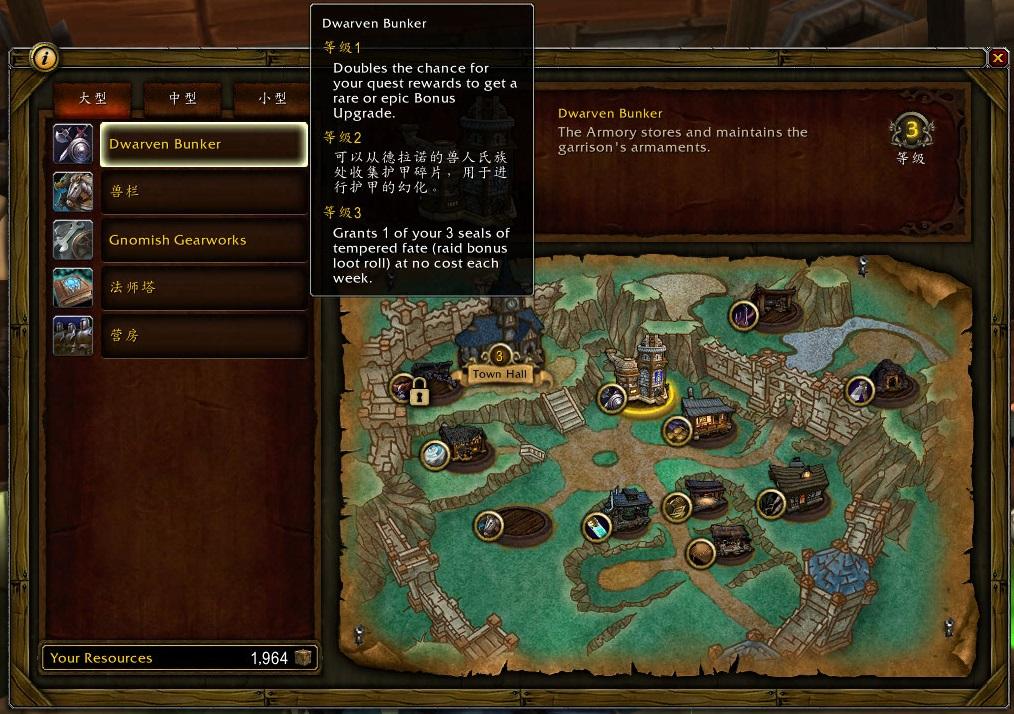Choose Gnomish Gearworks from the list
The width and height of the screenshot is (1014, 714).
(204, 240)
